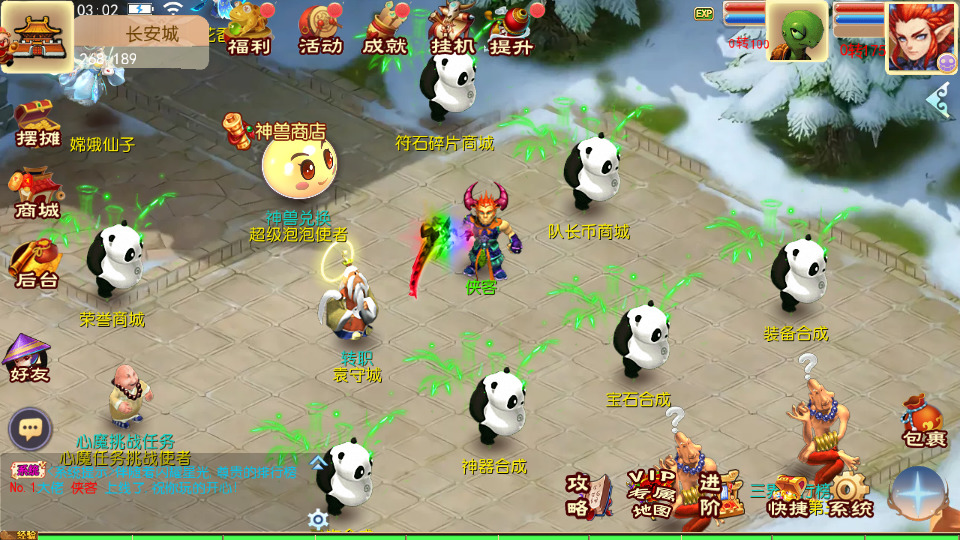Screen dimensions: 960x540
Task: Open the 进阶 advancement menu
Action: 711,494
